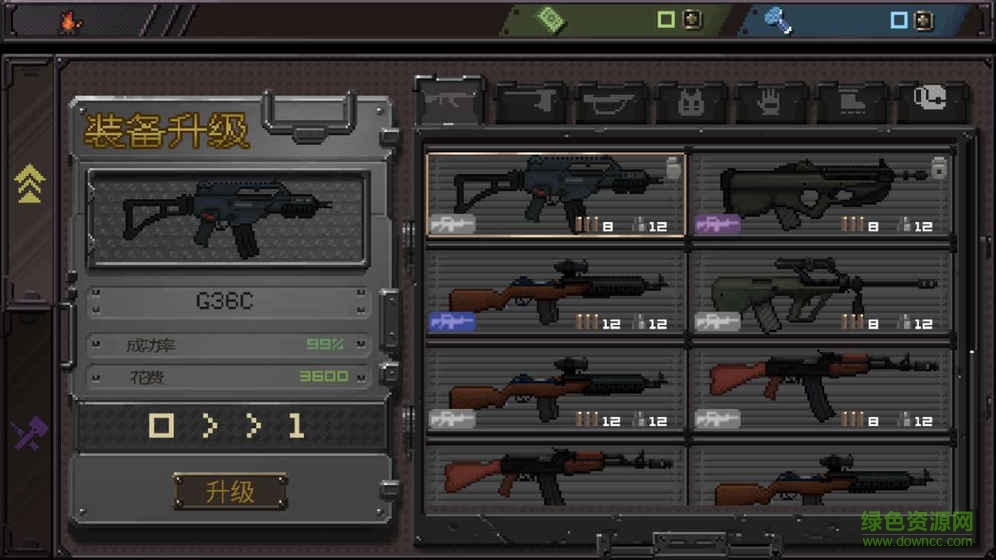Open the purple crossed tools side tab
The width and height of the screenshot is (996, 560).
[29, 433]
